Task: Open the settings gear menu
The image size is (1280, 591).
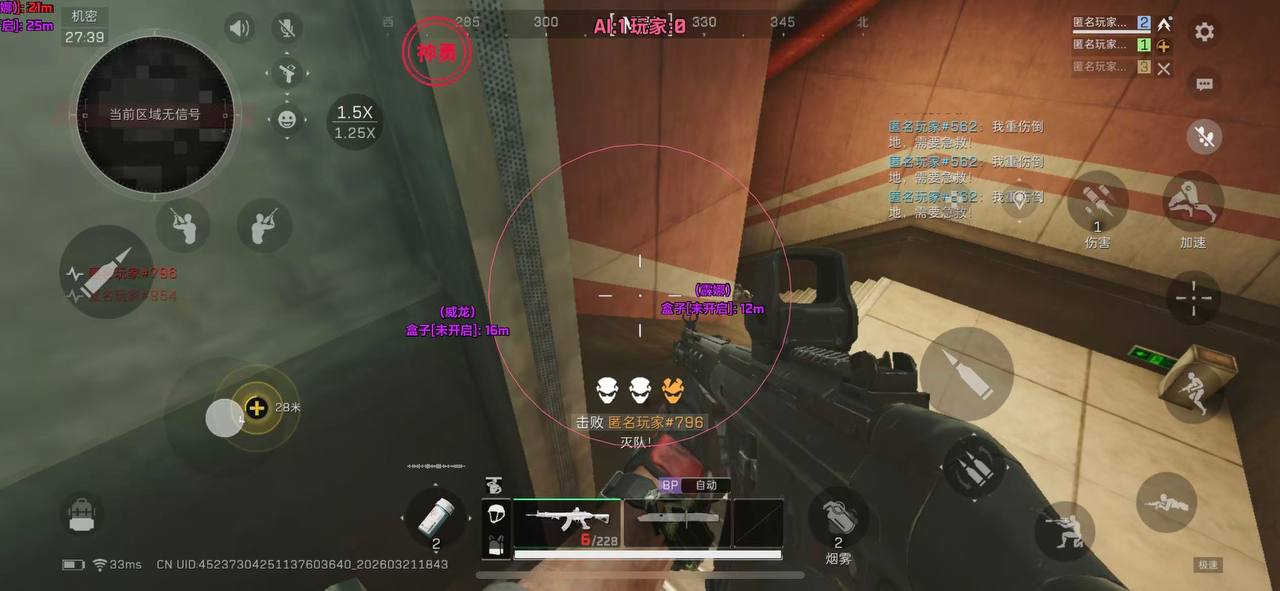Action: (x=1204, y=32)
